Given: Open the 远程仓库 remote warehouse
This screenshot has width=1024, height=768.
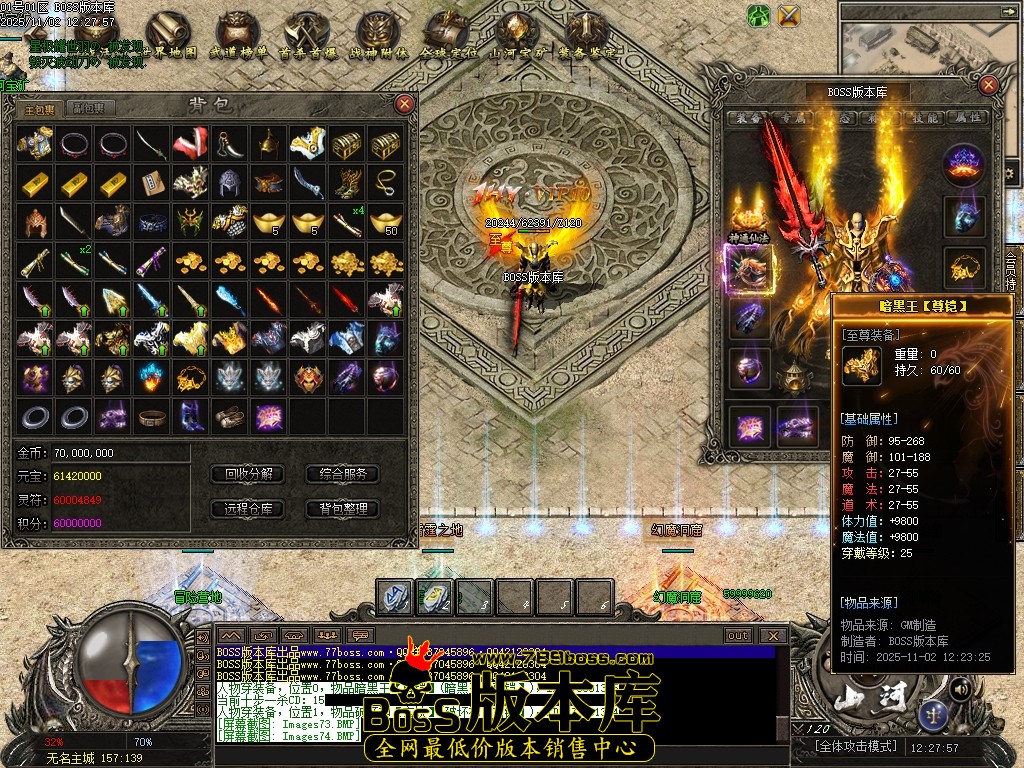Looking at the screenshot, I should (x=248, y=509).
